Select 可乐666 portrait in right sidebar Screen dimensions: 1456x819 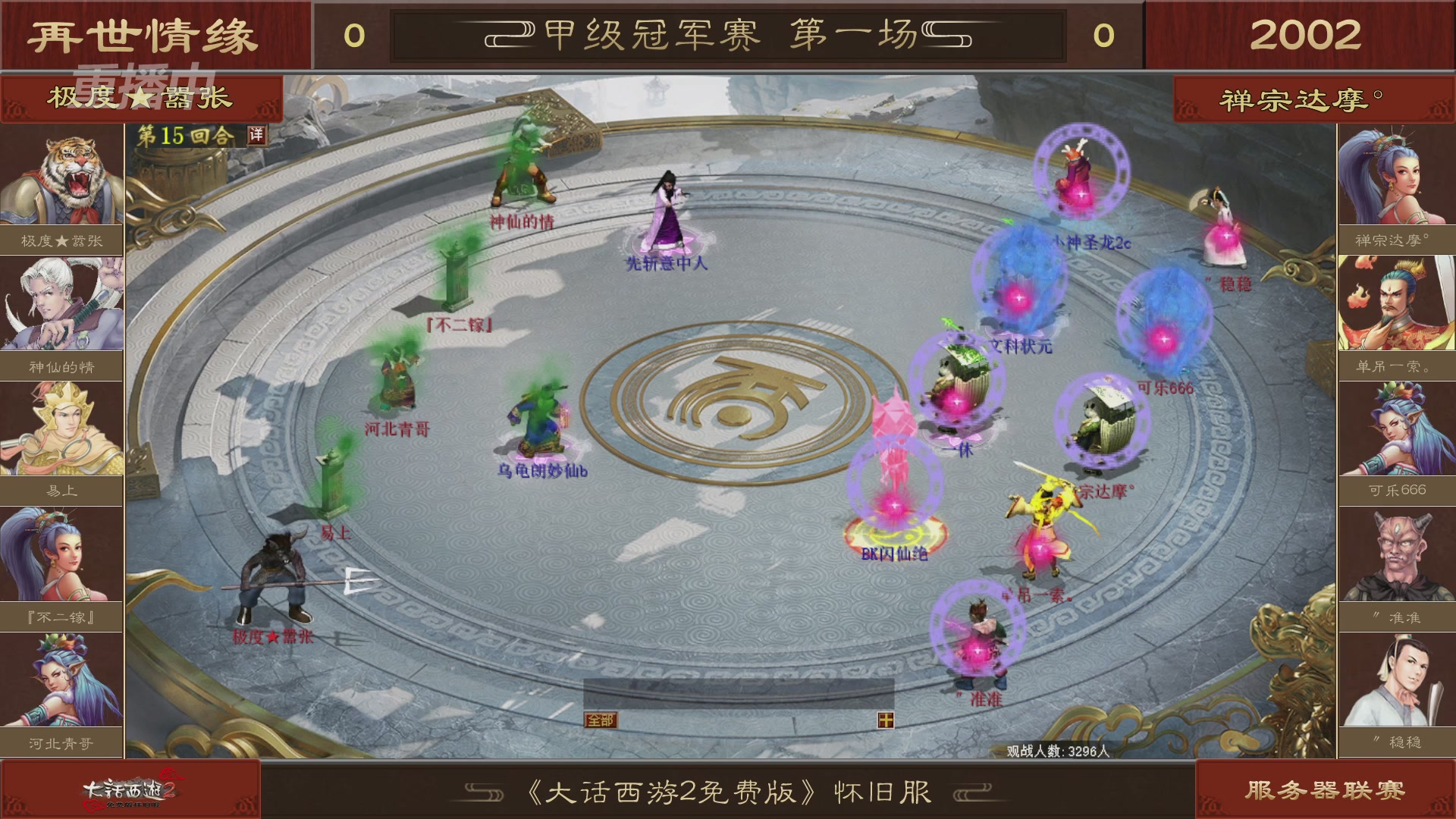coord(1395,428)
